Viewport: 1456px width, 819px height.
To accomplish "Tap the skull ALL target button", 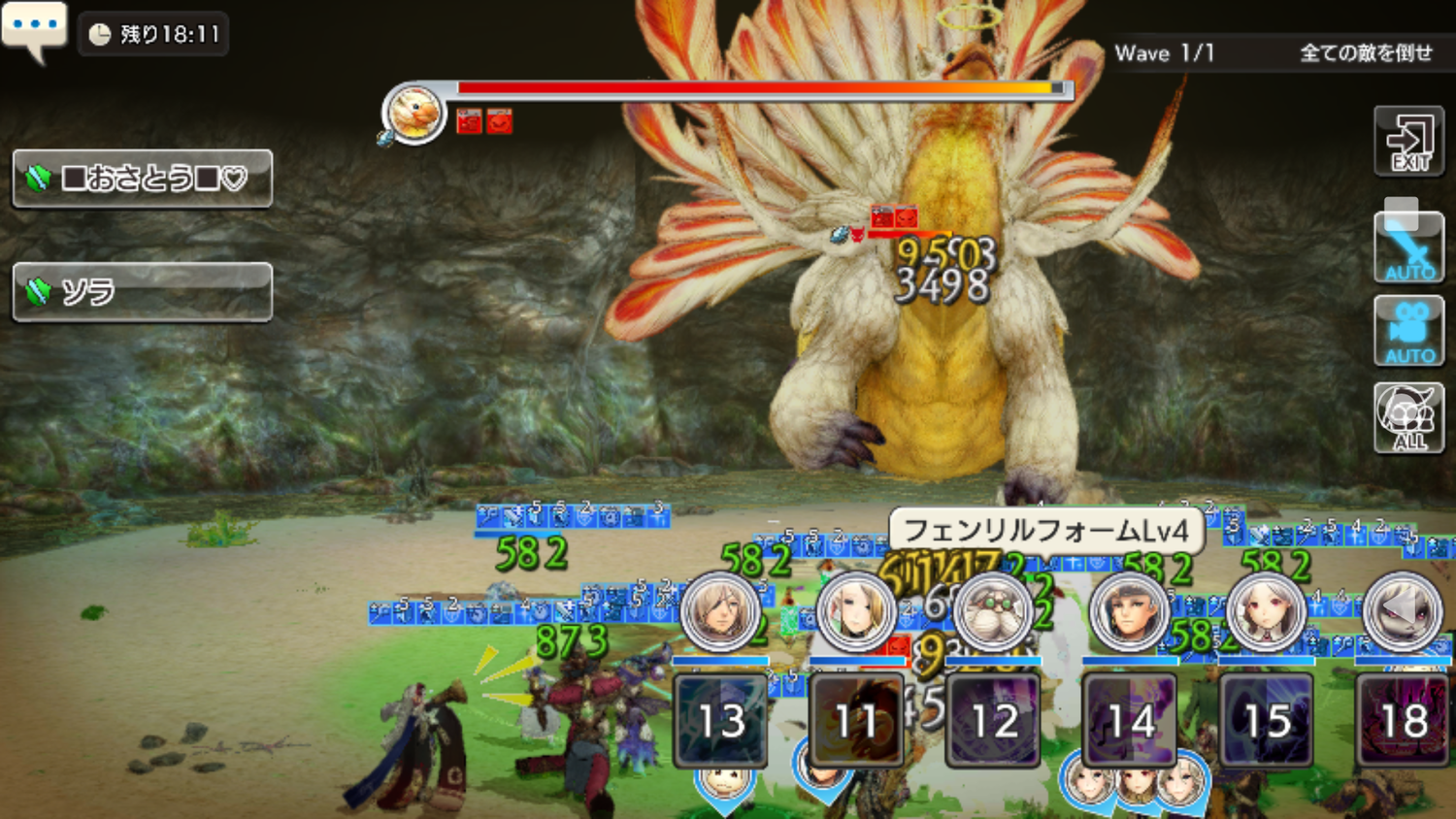I will pyautogui.click(x=1408, y=417).
